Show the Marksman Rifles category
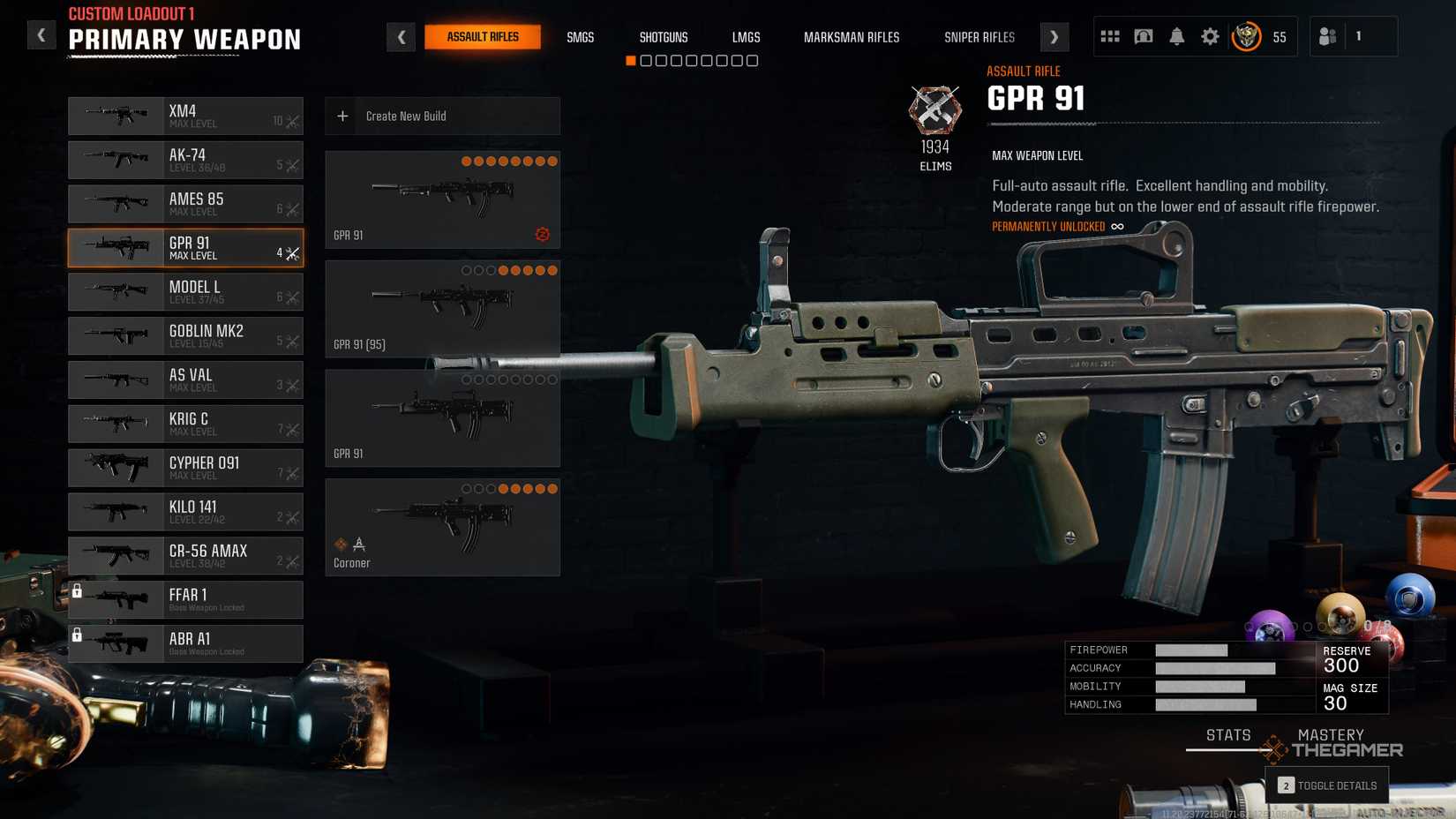The image size is (1456, 819). coord(851,37)
